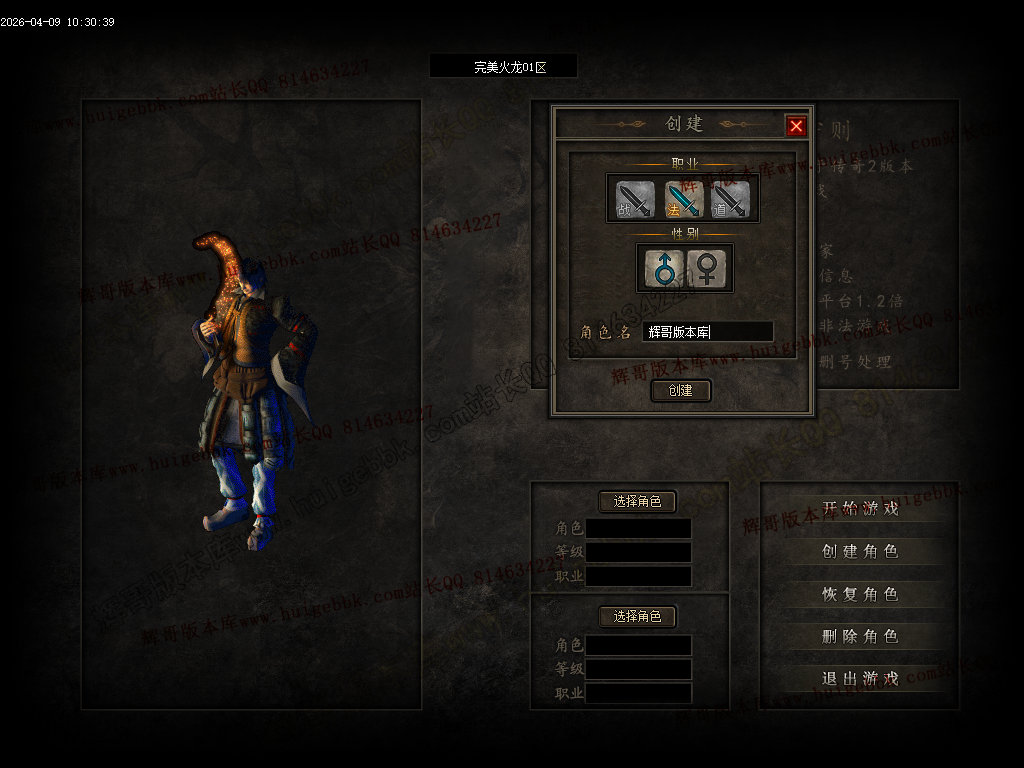The image size is (1024, 768).
Task: Select the male gender symbol
Action: point(663,267)
